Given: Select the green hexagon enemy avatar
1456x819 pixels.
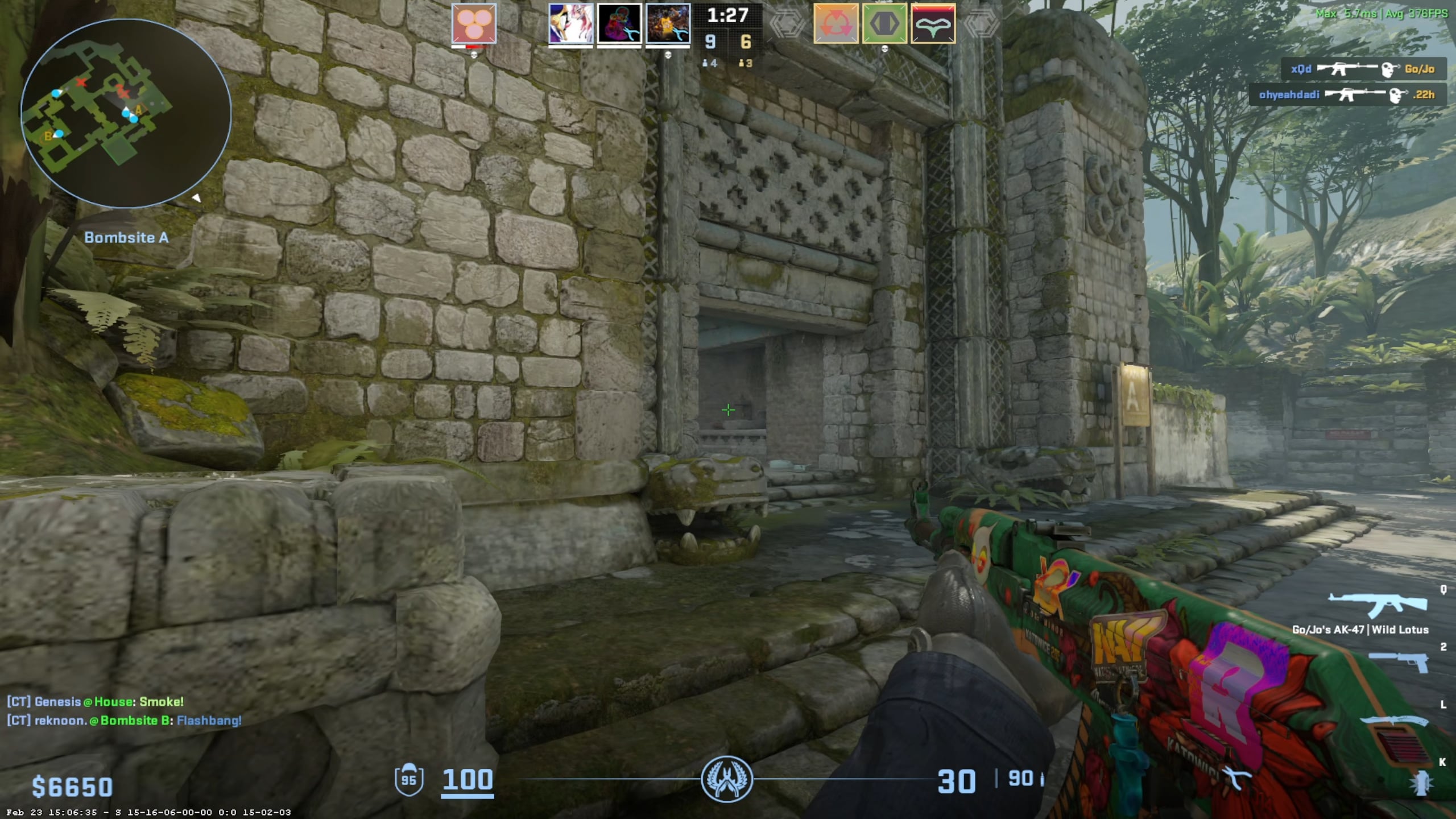Looking at the screenshot, I should coord(884,24).
